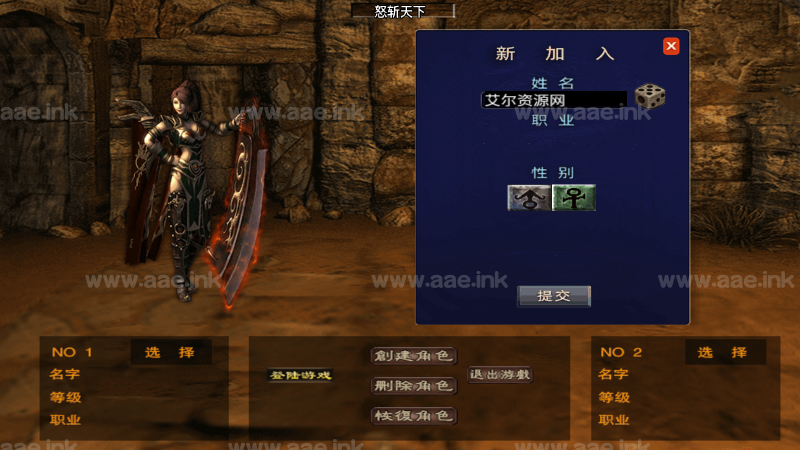Roll a random name with the dice

click(x=650, y=97)
